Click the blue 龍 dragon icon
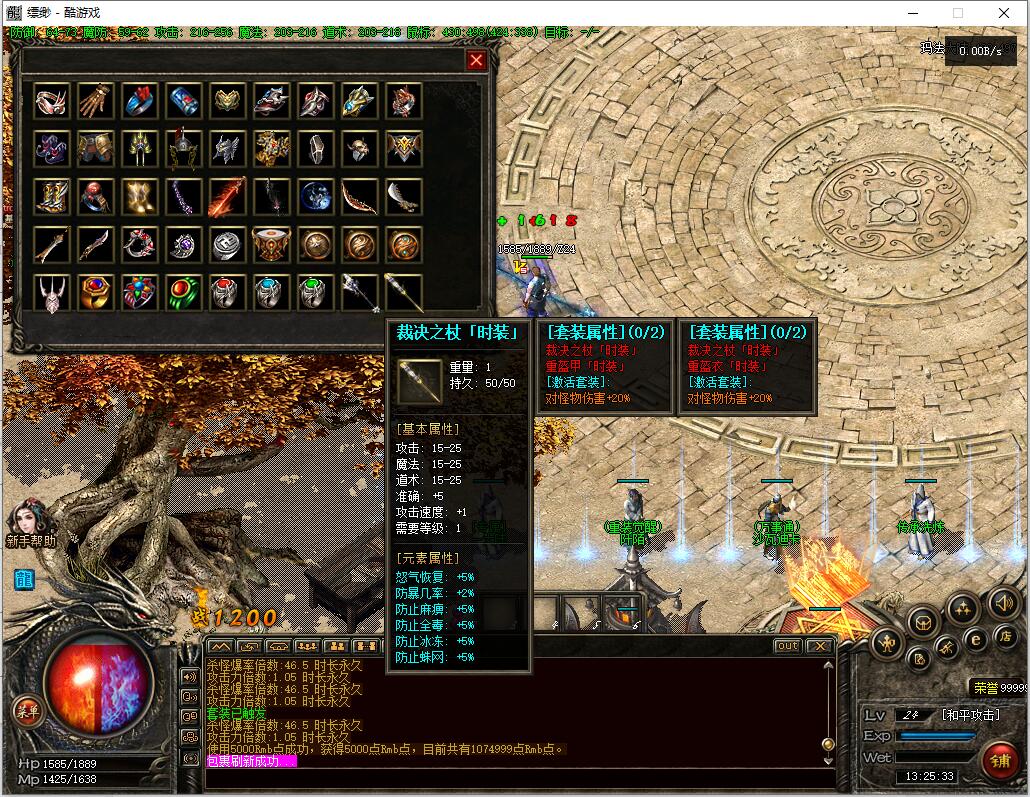This screenshot has width=1030, height=797. [x=25, y=580]
